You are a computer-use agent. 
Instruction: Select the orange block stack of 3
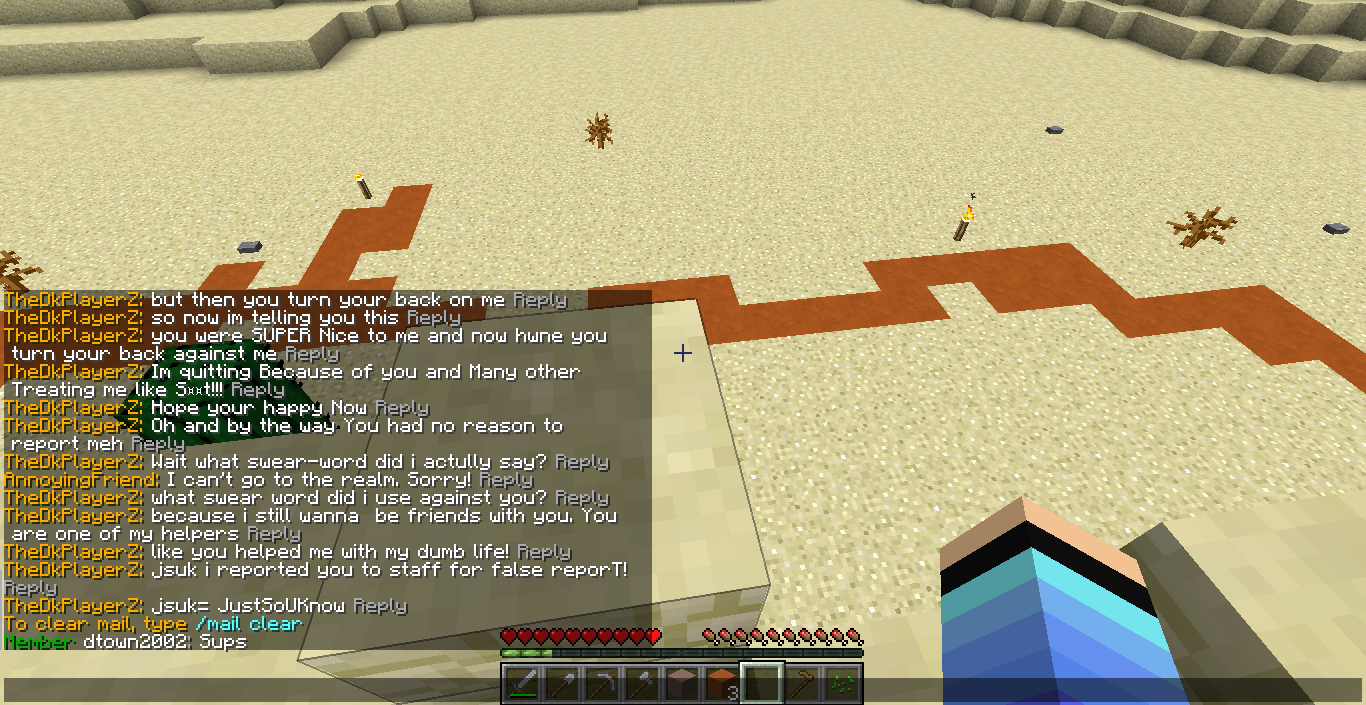pyautogui.click(x=722, y=683)
